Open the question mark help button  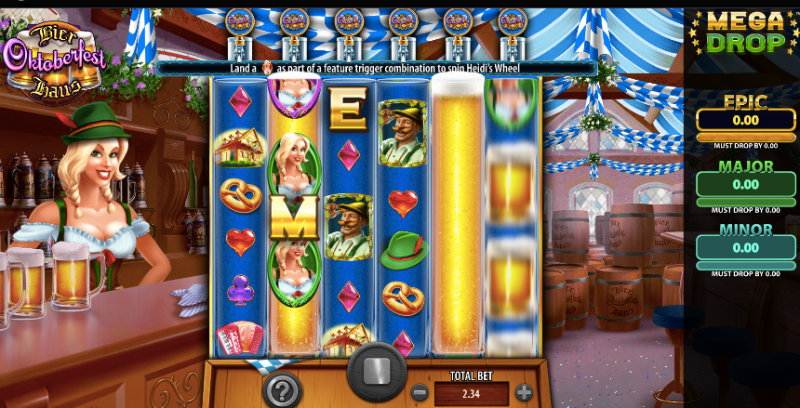tap(282, 389)
